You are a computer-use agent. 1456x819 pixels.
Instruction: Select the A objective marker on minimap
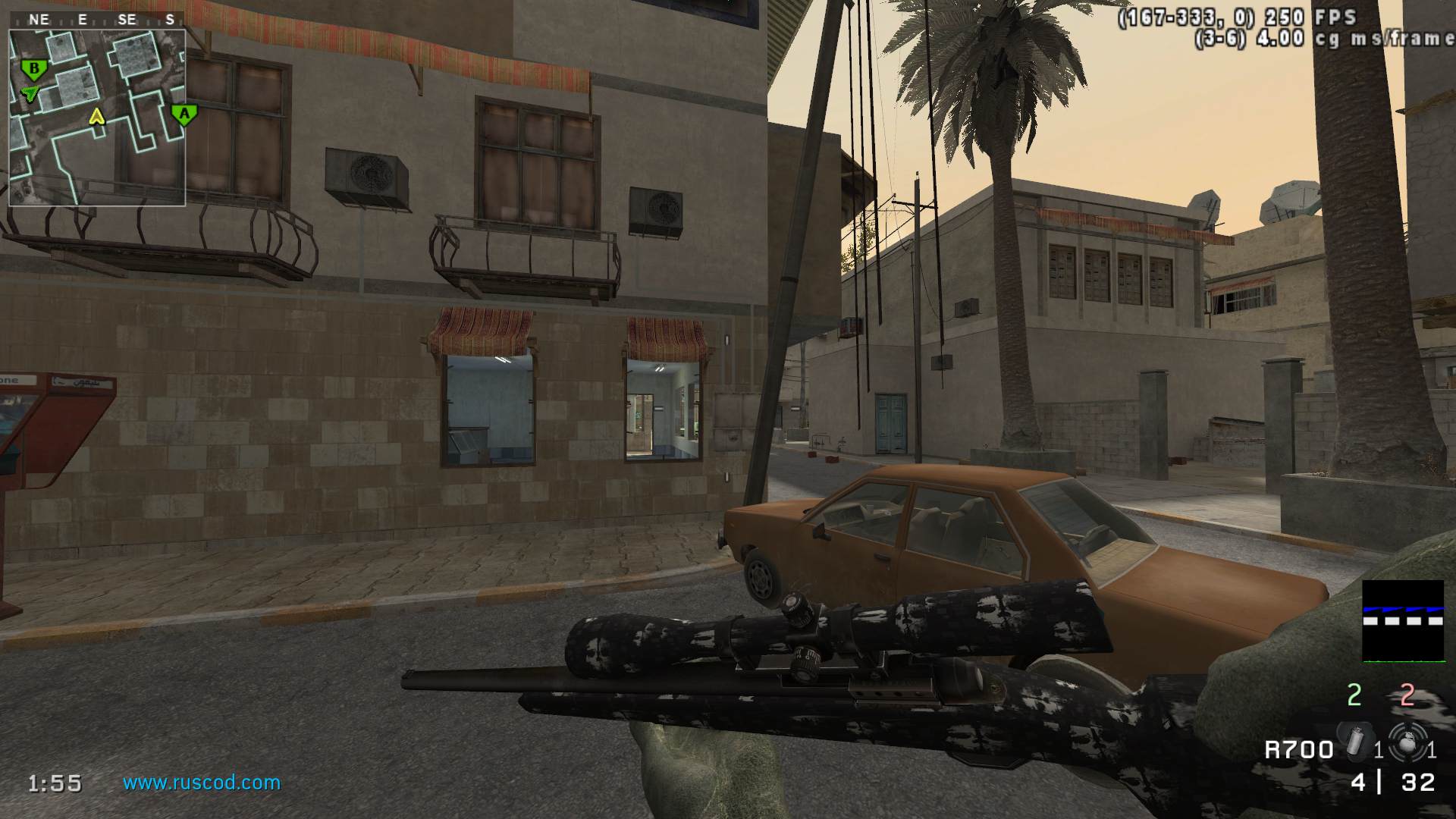click(x=184, y=115)
